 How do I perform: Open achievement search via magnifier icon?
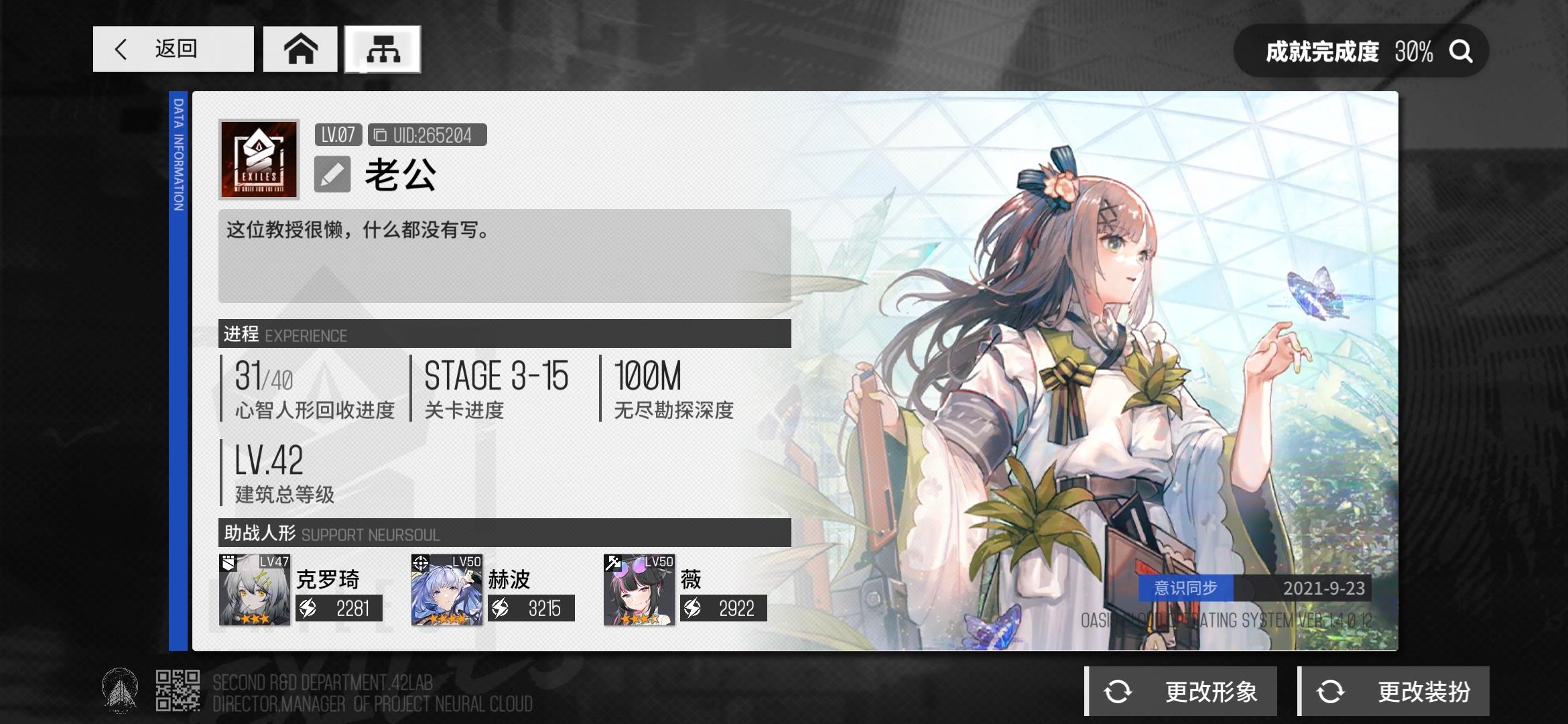(1461, 50)
